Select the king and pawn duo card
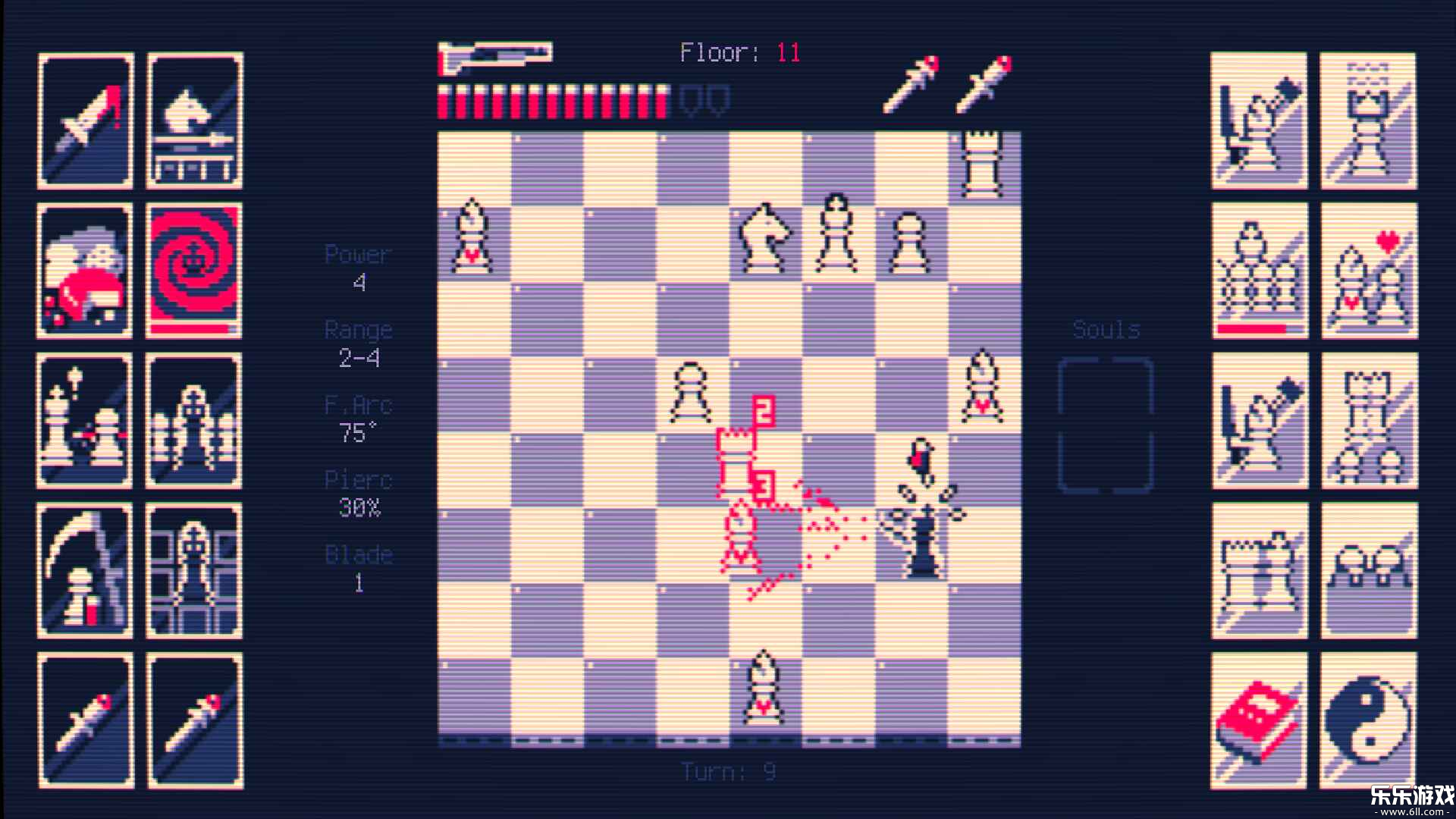The width and height of the screenshot is (1456, 819). click(x=83, y=421)
